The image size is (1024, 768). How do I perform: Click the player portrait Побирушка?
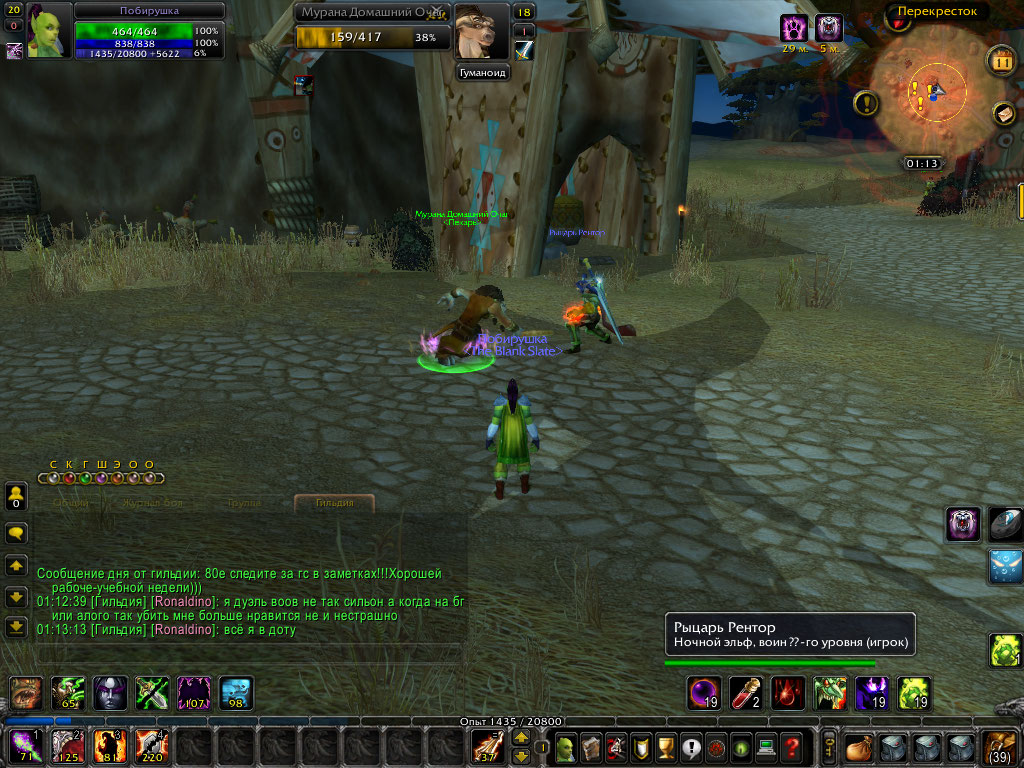[x=49, y=31]
